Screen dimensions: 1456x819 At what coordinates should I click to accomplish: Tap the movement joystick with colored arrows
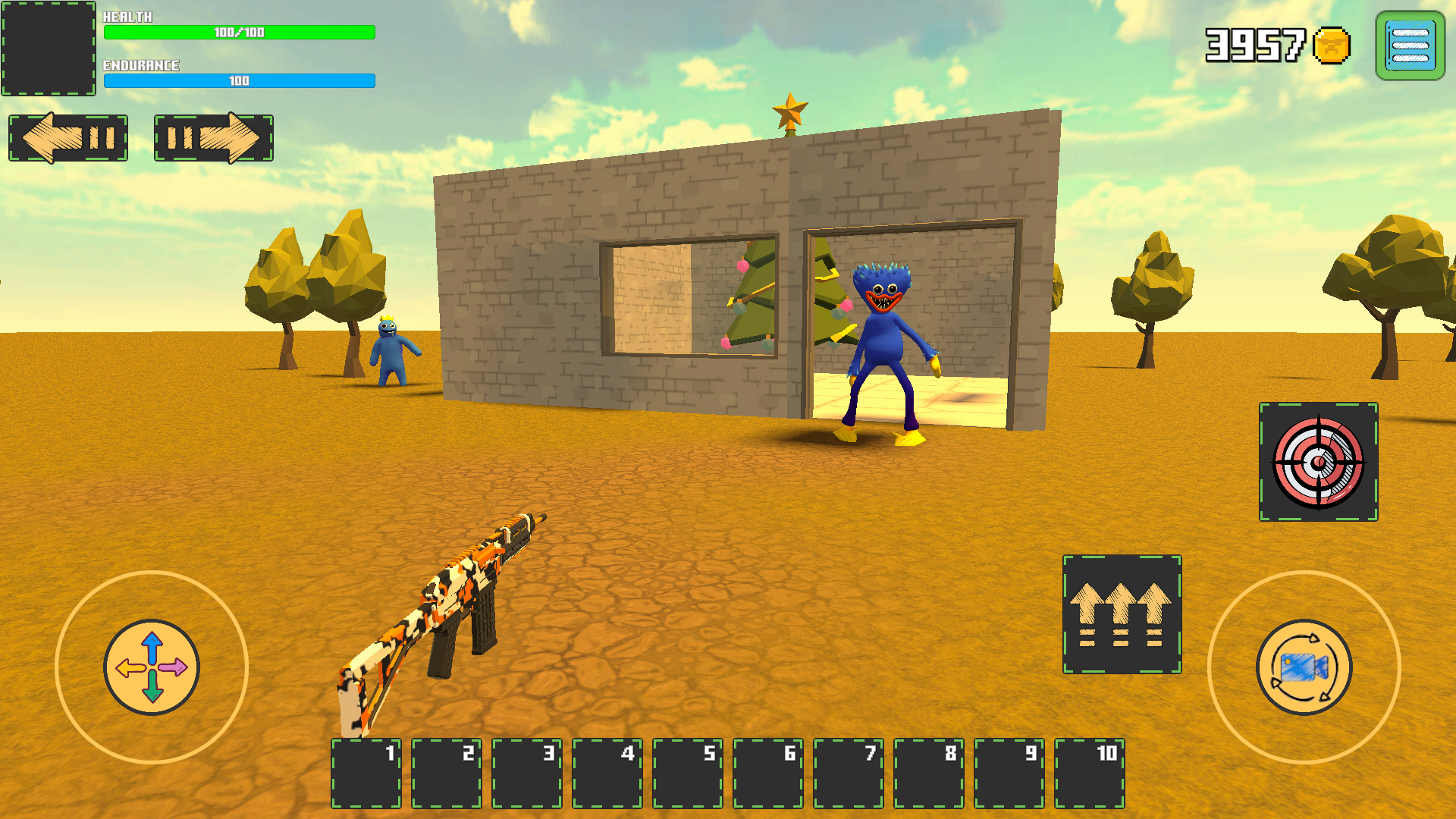point(152,667)
